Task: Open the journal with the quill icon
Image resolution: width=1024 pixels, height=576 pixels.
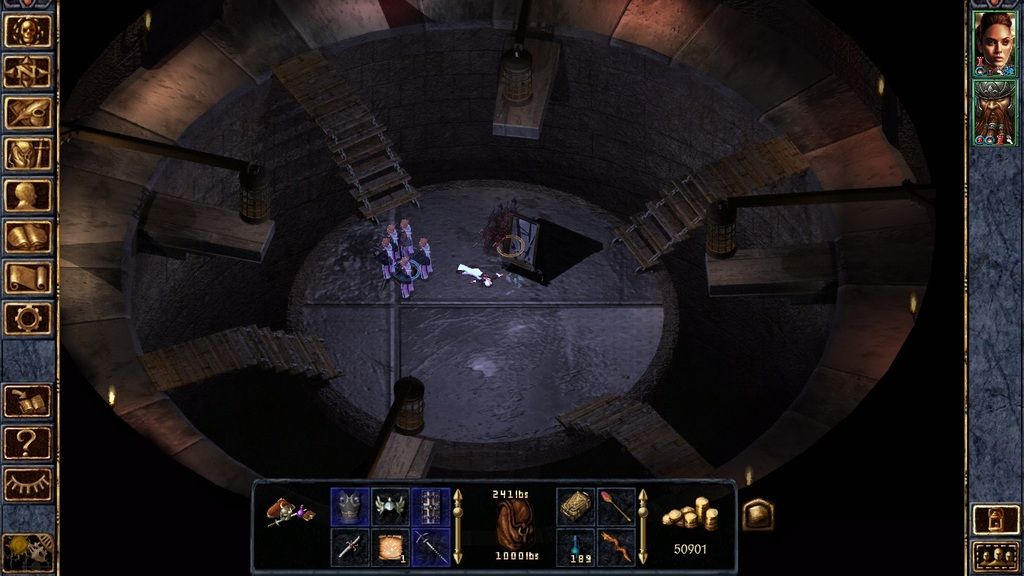Action: [28, 112]
